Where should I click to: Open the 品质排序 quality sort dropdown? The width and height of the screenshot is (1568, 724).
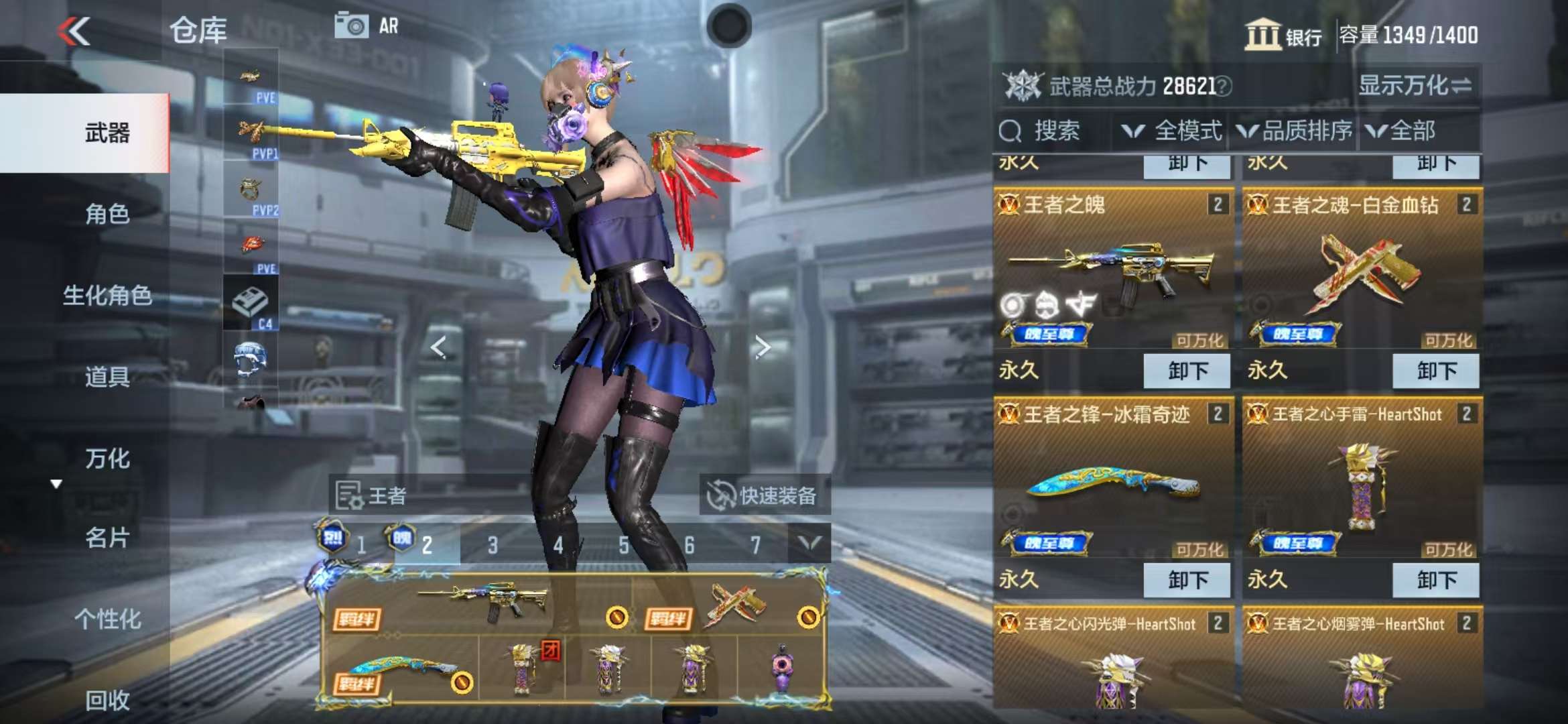tap(1293, 131)
